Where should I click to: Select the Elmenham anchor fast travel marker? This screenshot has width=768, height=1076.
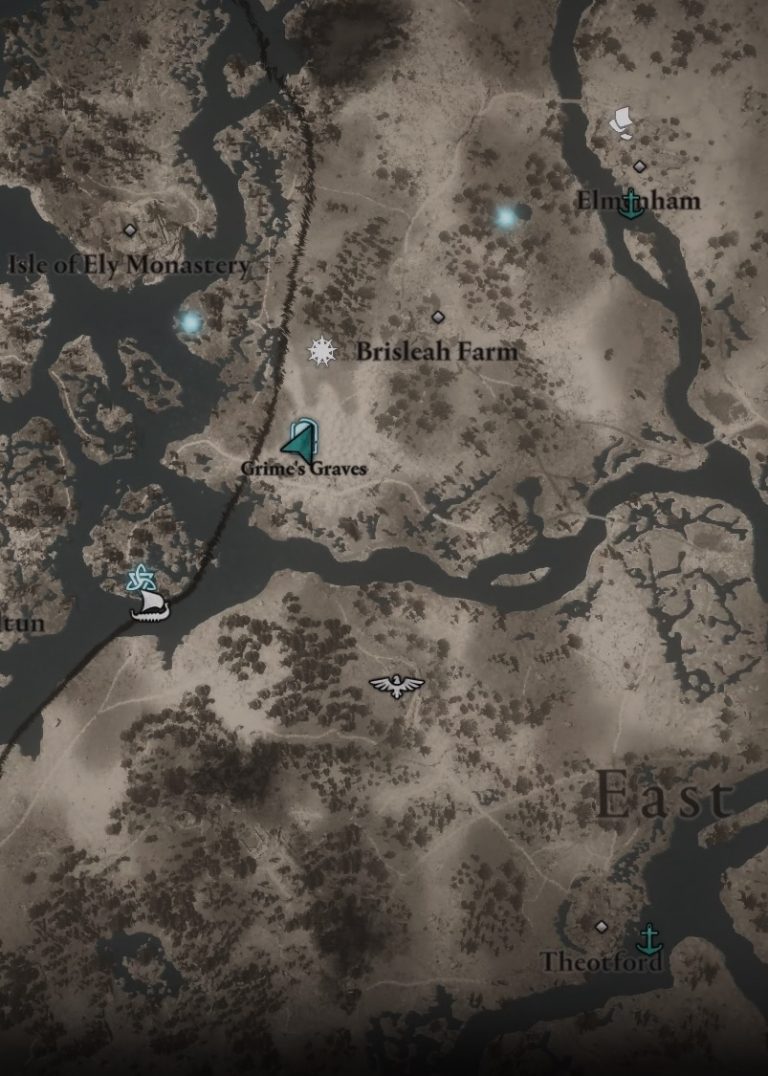pos(630,203)
